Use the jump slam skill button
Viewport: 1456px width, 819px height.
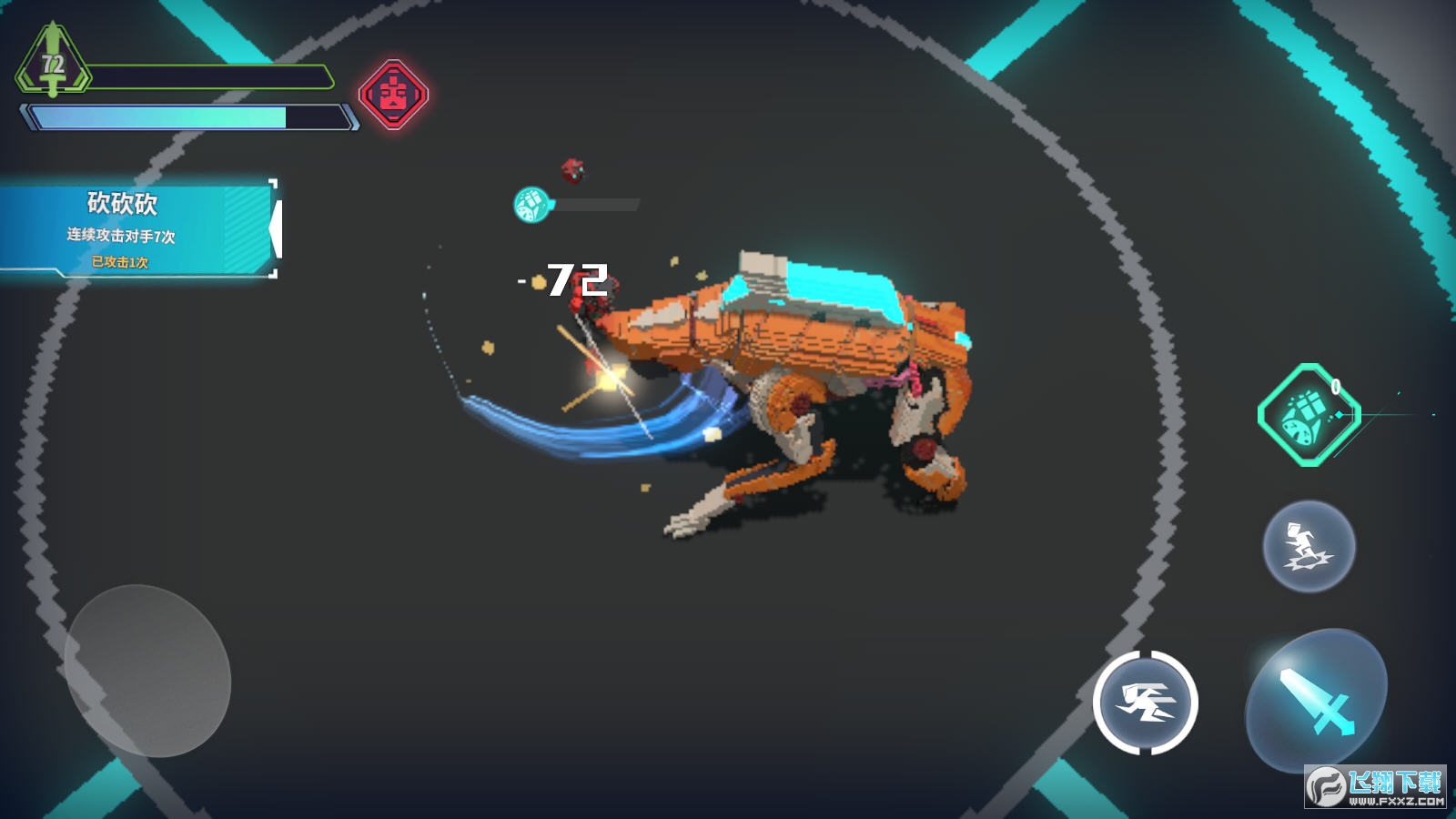tap(1309, 547)
